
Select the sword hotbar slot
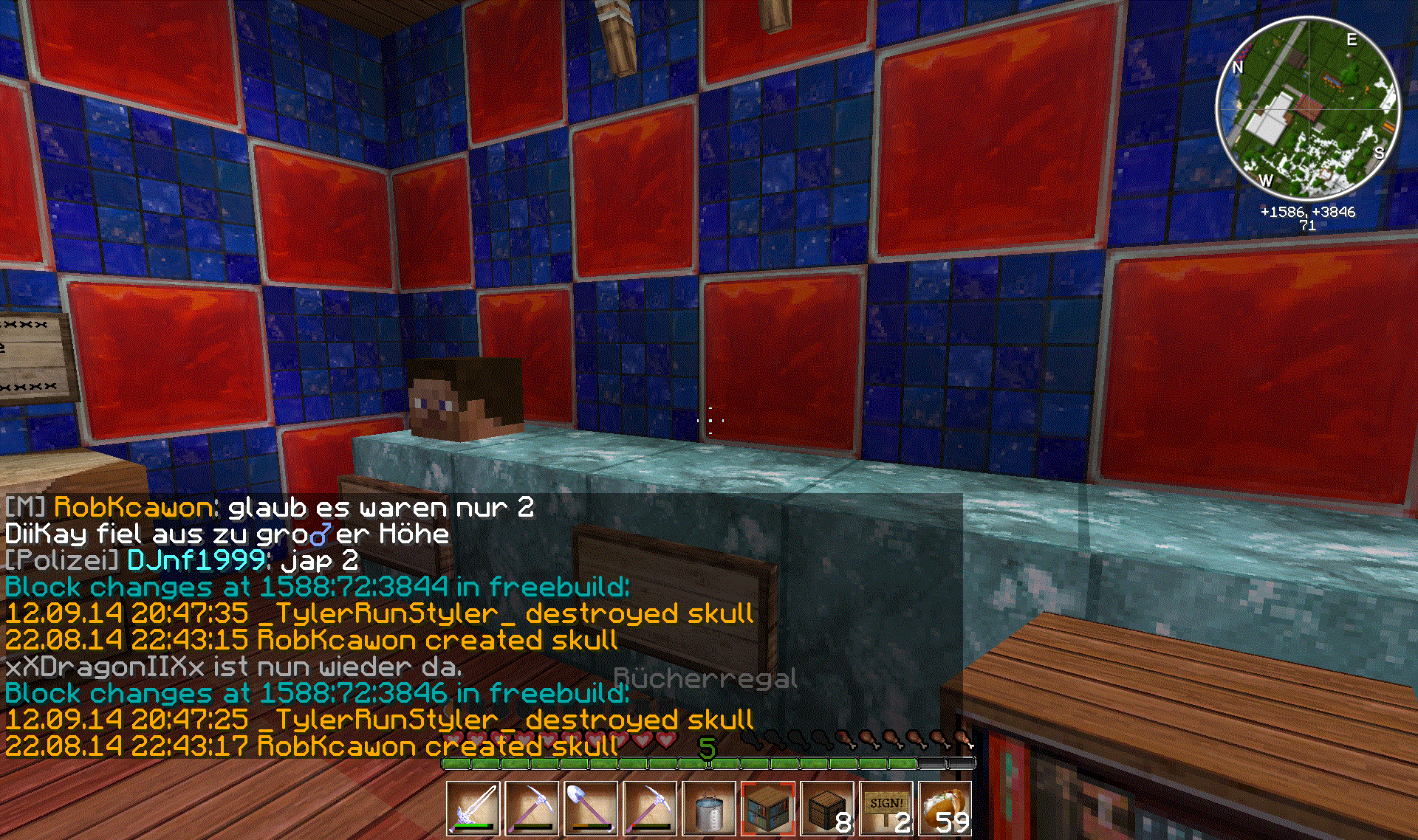tap(473, 809)
